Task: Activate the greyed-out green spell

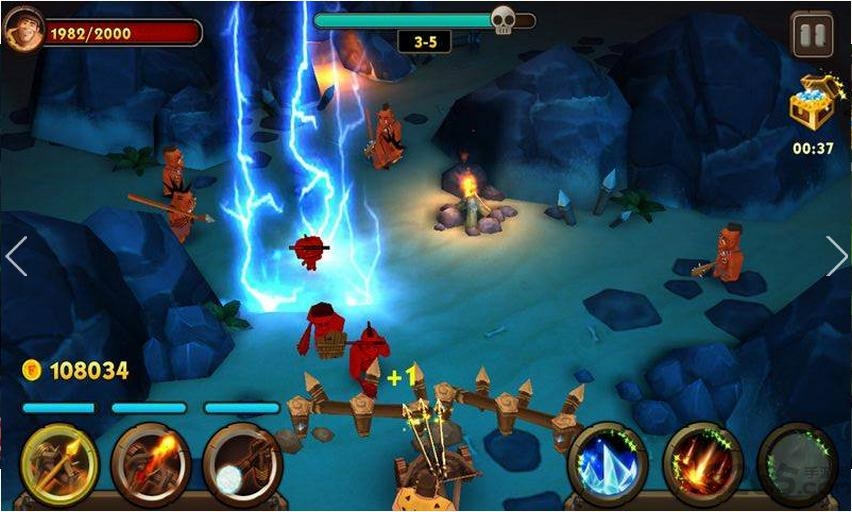Action: [x=796, y=464]
